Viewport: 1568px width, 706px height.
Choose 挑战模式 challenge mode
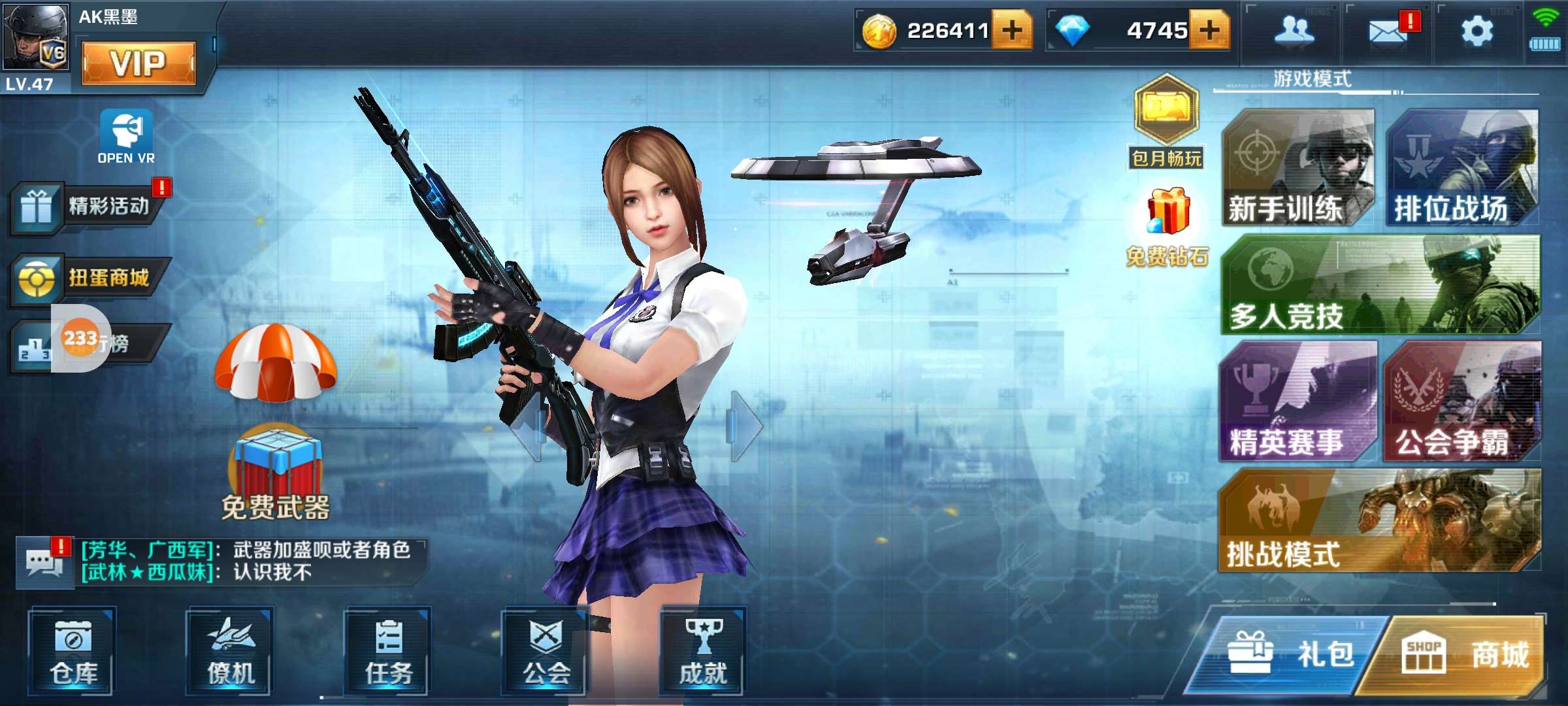coord(1380,520)
